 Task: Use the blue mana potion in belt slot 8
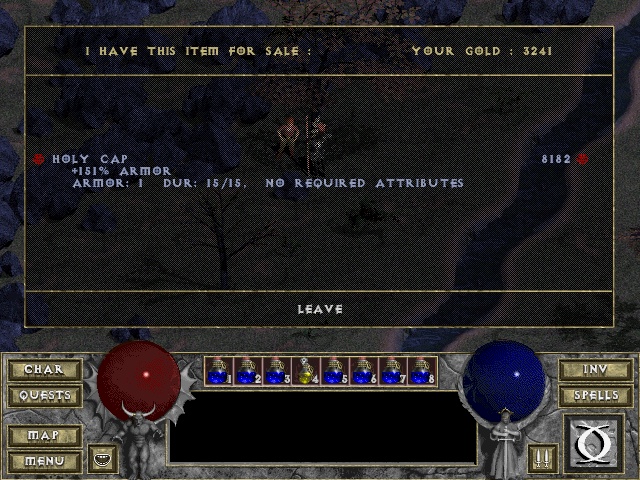point(422,371)
